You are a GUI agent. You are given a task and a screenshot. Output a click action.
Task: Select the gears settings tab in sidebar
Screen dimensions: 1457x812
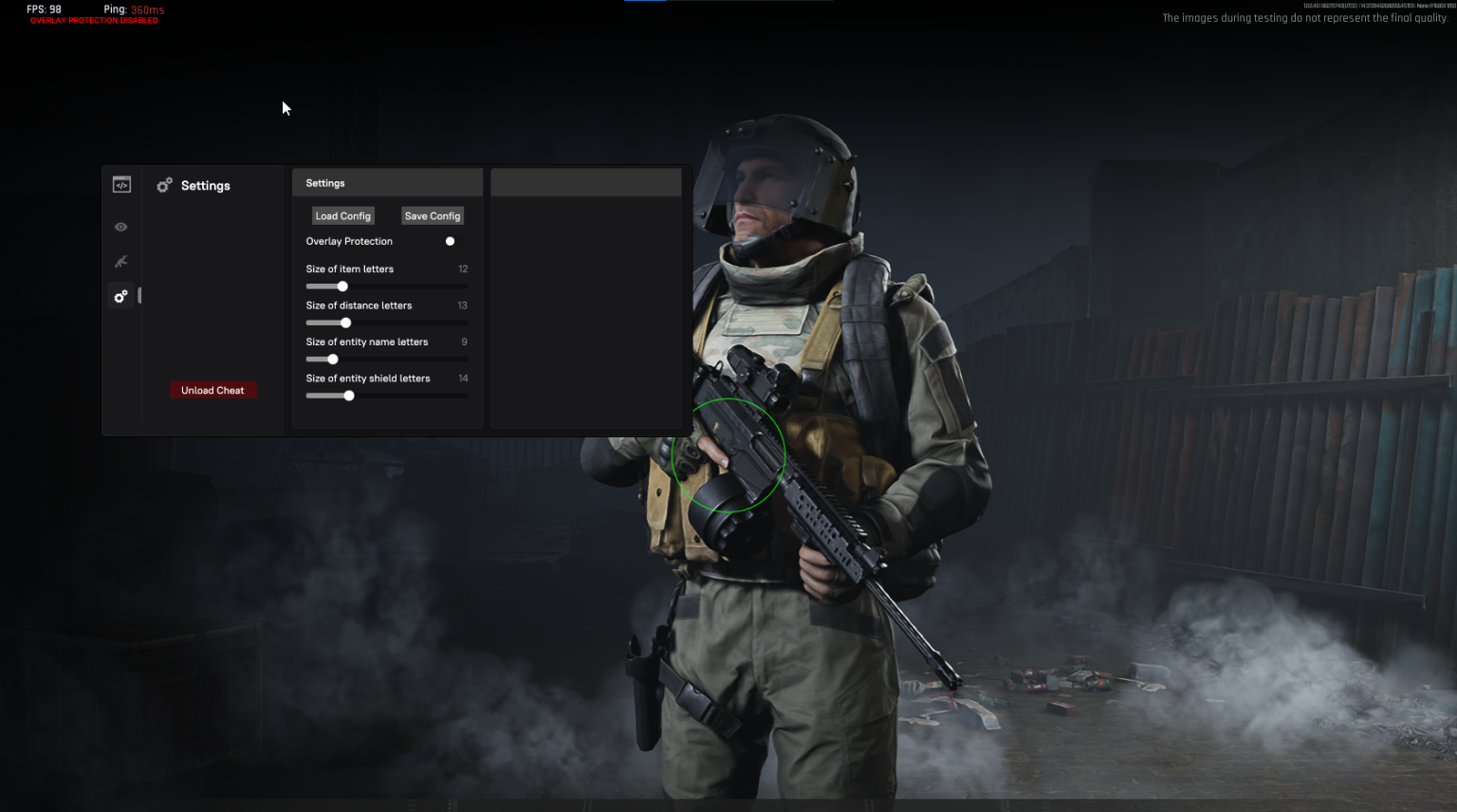(x=121, y=297)
